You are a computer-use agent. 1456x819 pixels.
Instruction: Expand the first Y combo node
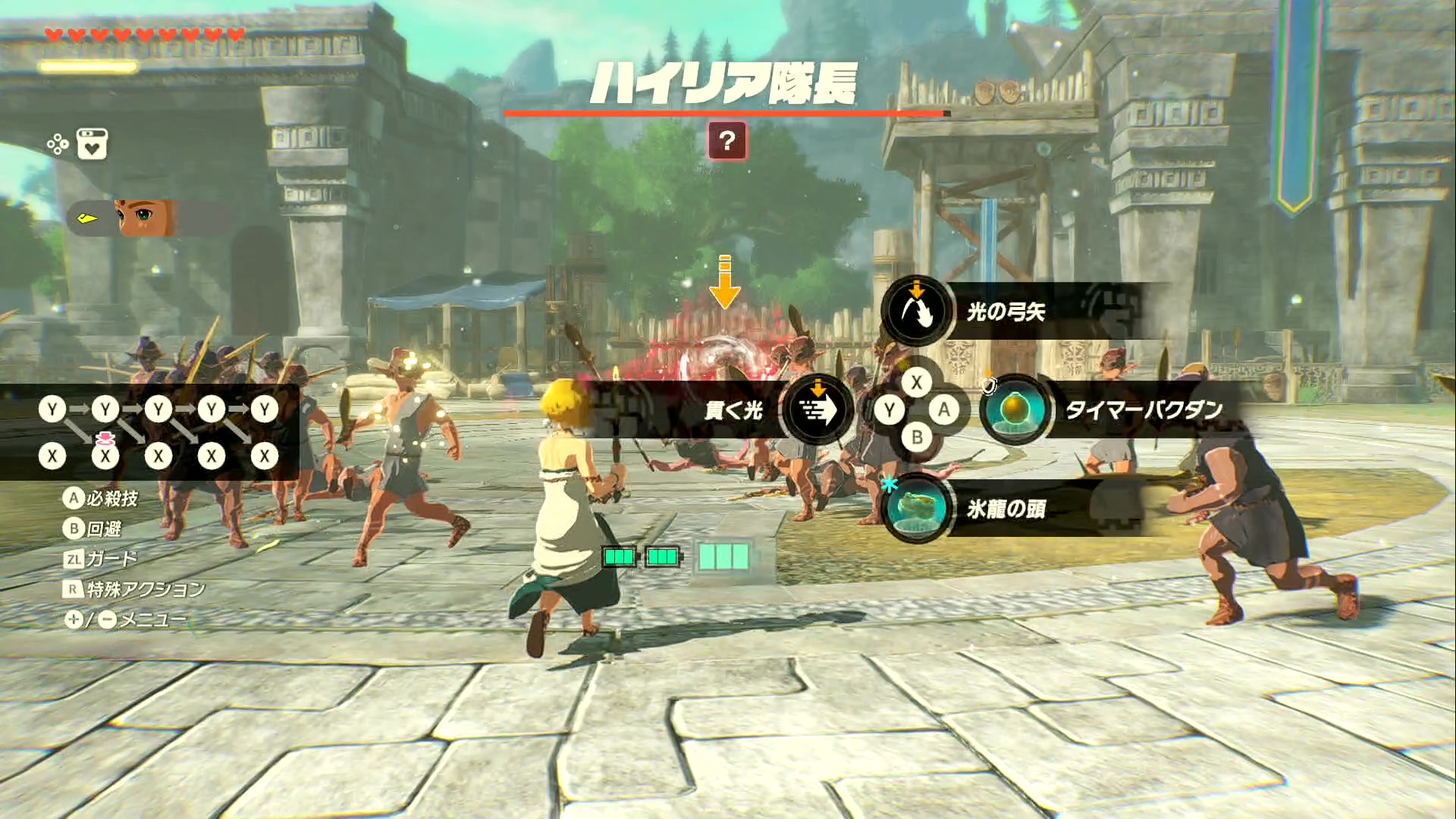(52, 409)
